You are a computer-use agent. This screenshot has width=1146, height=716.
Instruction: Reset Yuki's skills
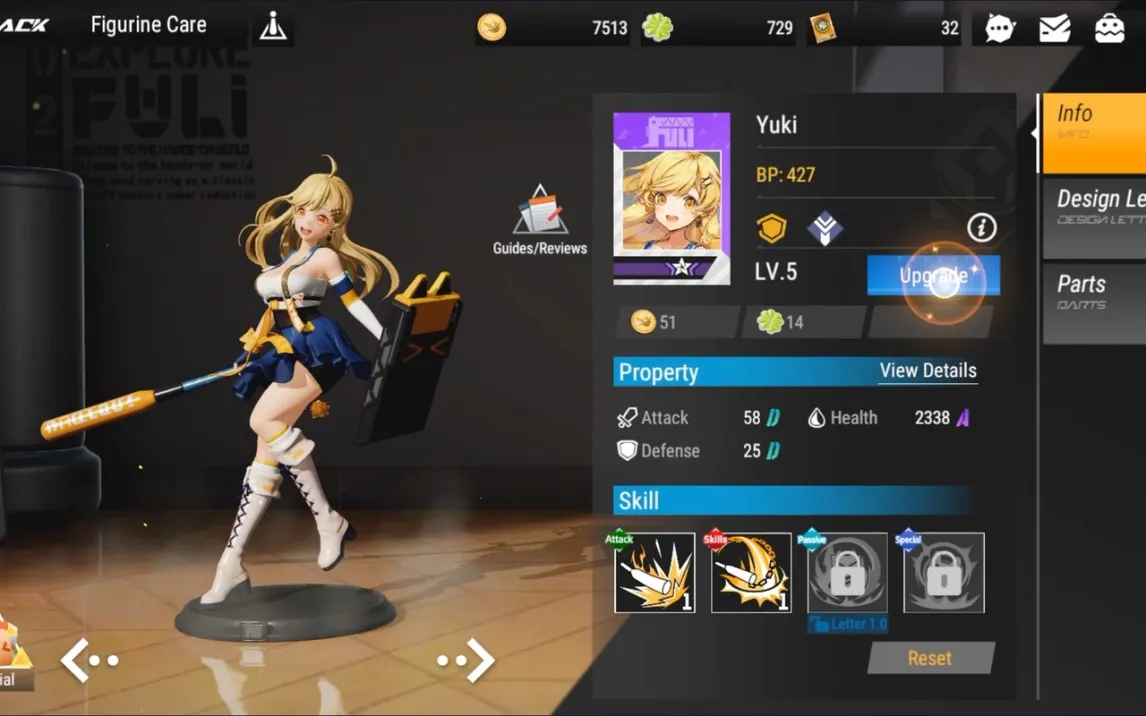930,658
